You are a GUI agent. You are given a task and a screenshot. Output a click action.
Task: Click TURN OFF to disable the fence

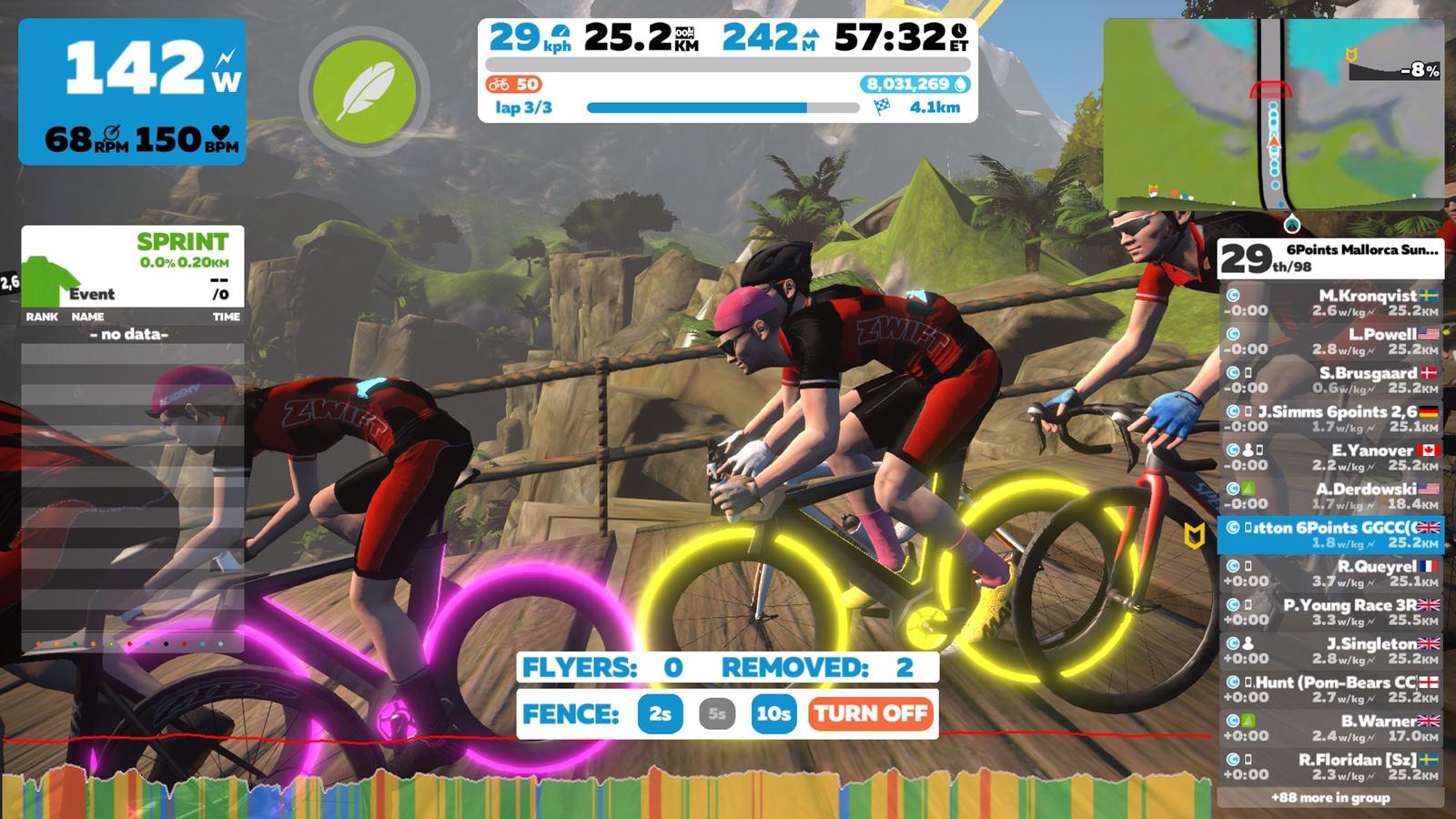[871, 714]
